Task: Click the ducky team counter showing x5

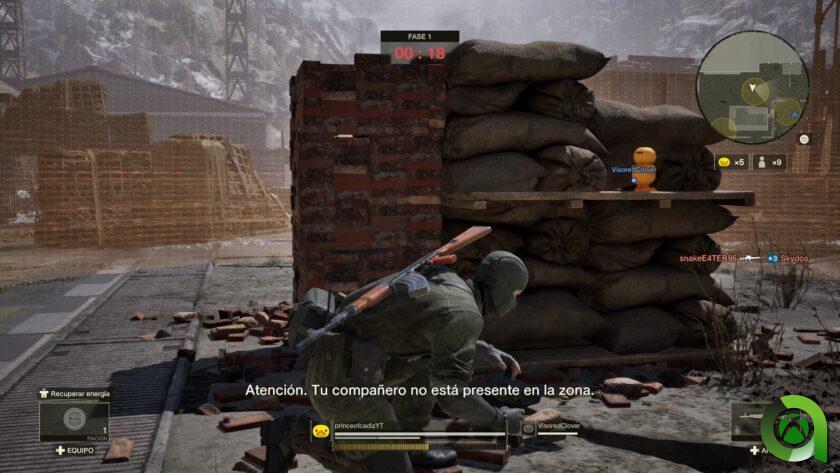Action: 731,161
